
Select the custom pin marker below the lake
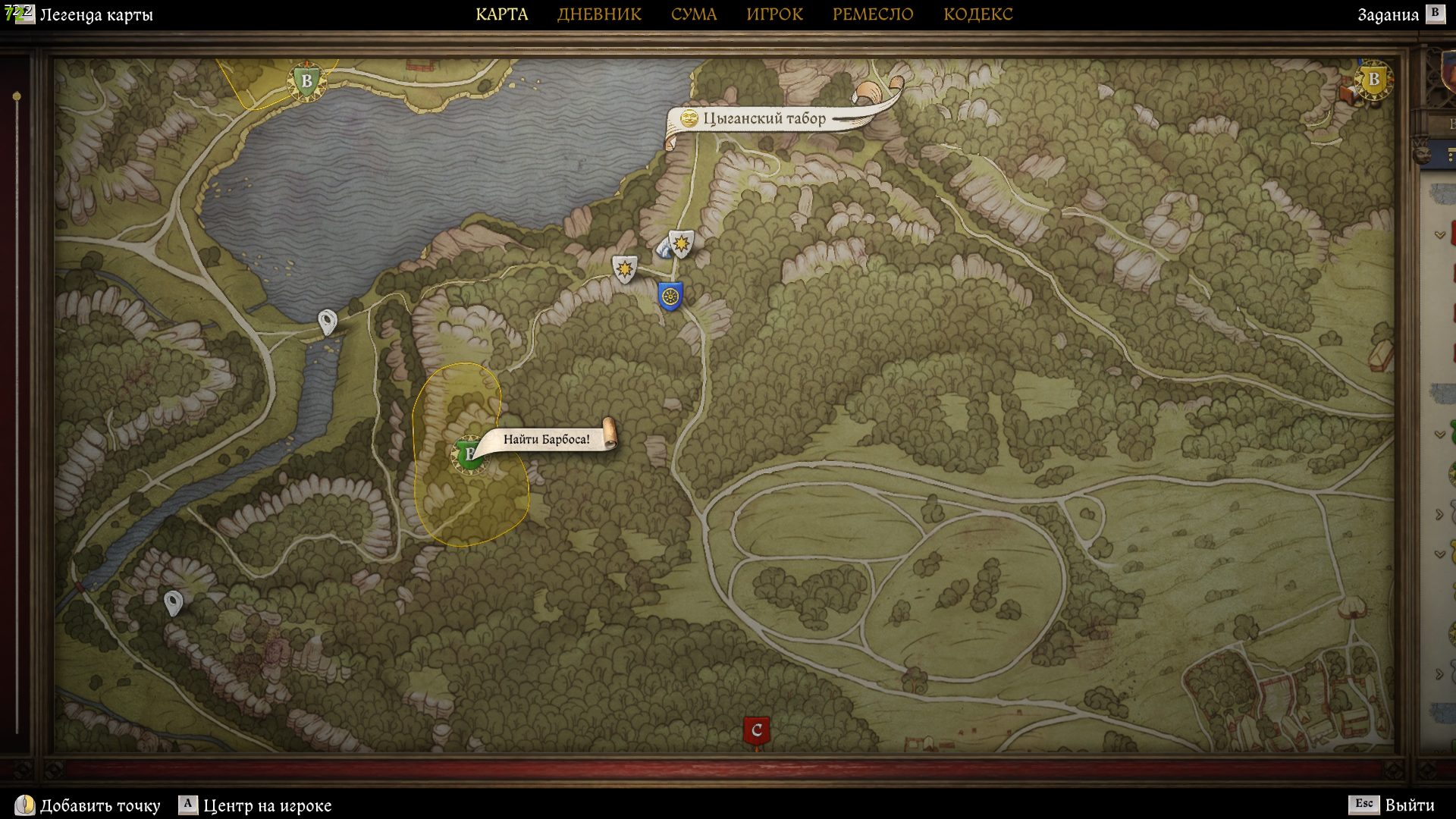[x=327, y=322]
